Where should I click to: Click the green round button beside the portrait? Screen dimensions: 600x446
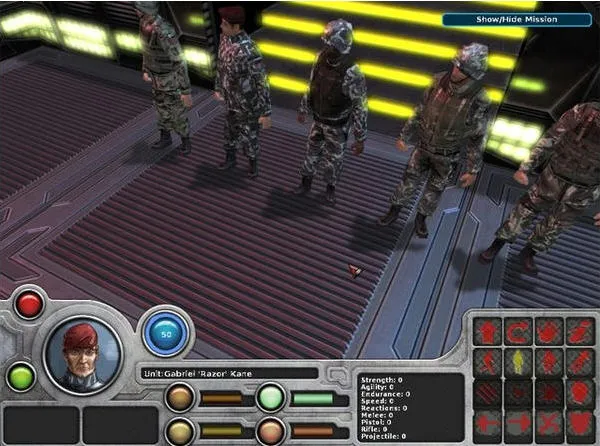[x=21, y=376]
